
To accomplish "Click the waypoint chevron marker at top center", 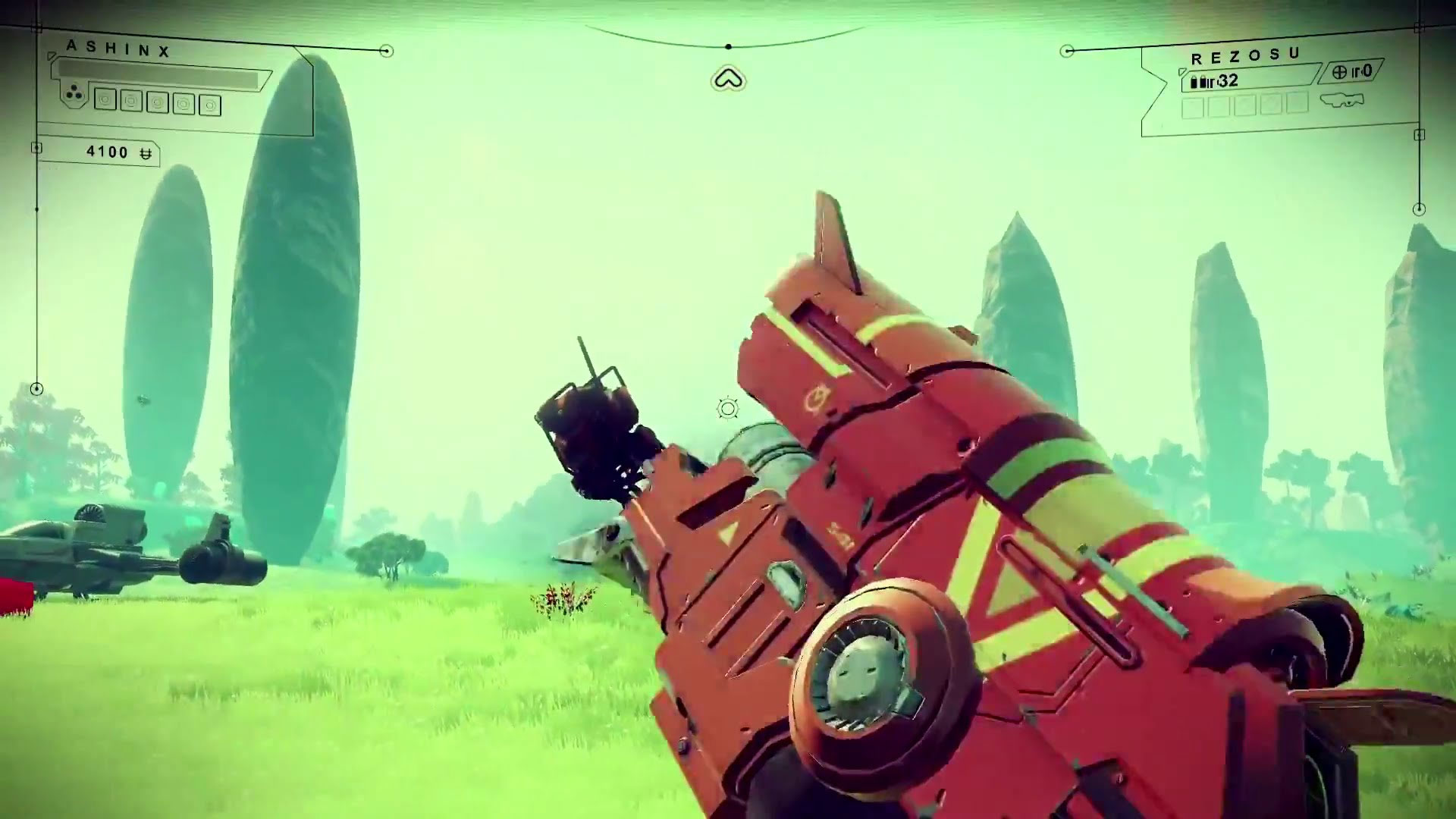I will click(x=728, y=78).
